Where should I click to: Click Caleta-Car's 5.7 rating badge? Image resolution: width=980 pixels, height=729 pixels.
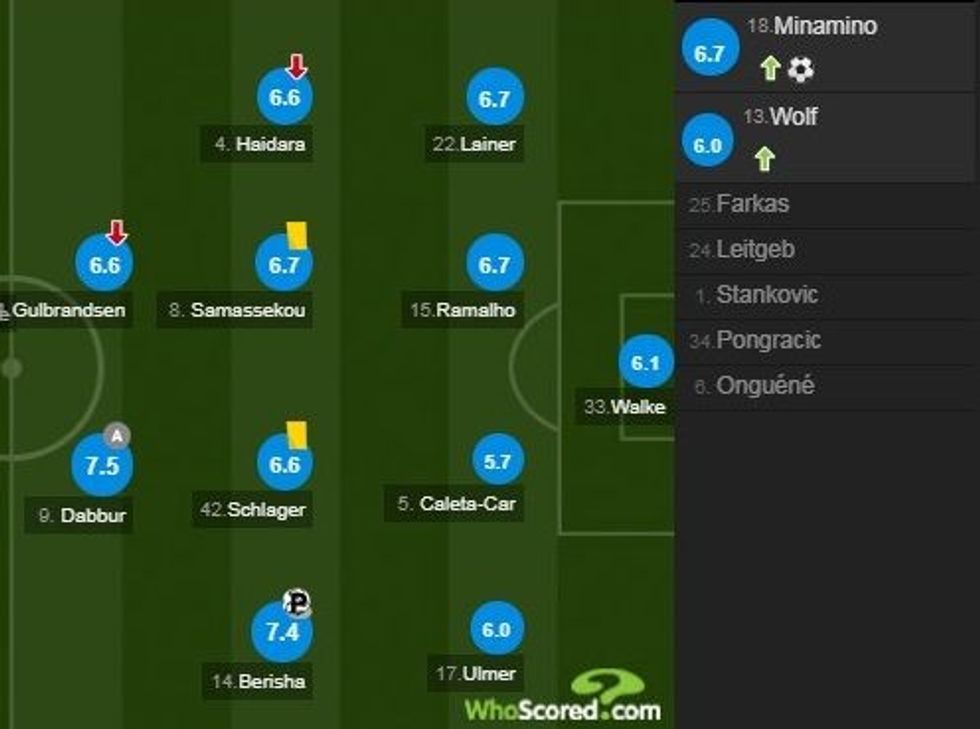tap(498, 461)
